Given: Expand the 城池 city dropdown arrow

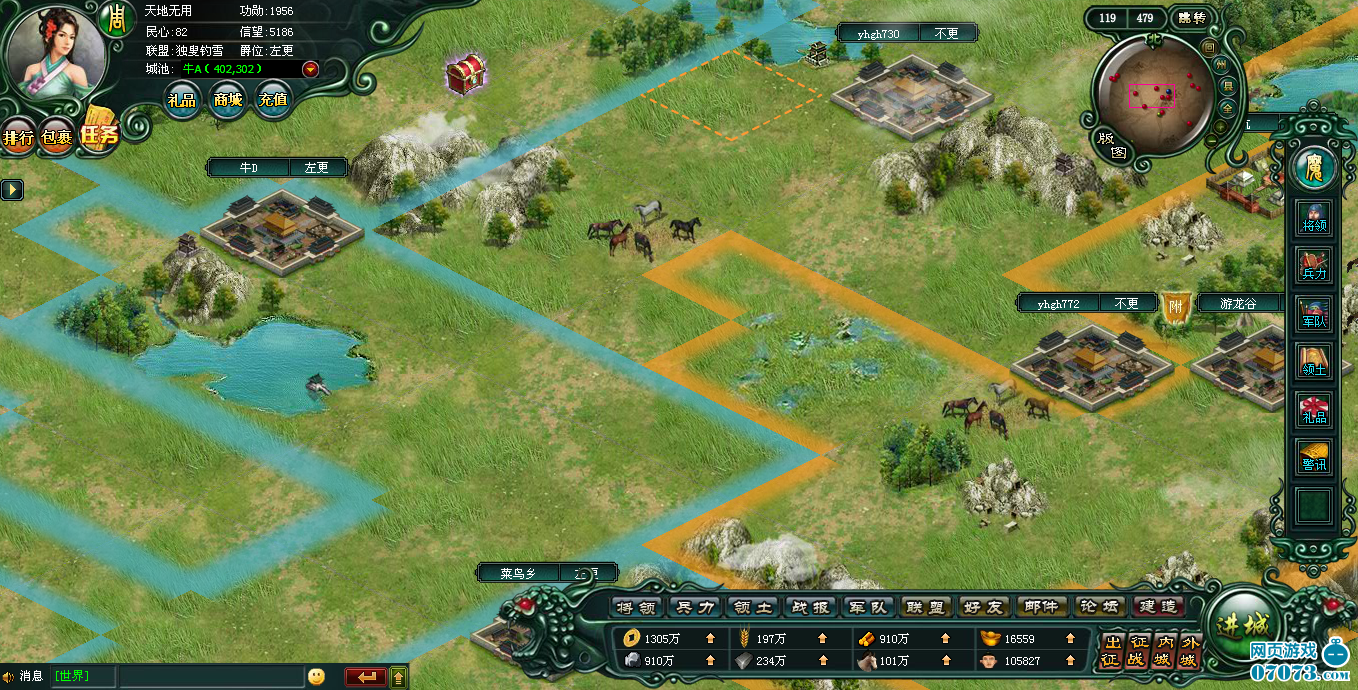Looking at the screenshot, I should [x=310, y=69].
